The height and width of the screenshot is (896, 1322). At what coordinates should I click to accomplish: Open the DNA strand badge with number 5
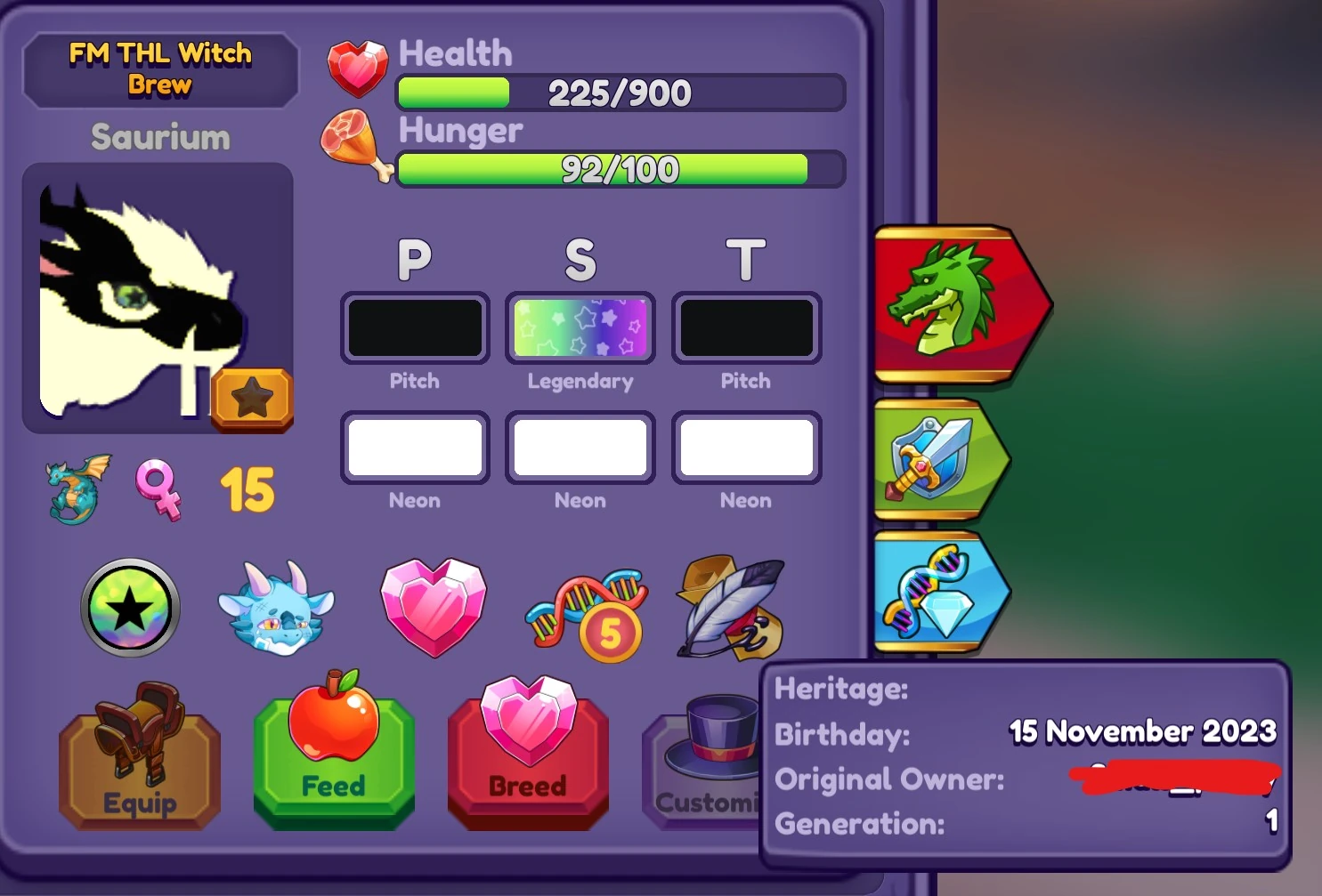tap(584, 608)
